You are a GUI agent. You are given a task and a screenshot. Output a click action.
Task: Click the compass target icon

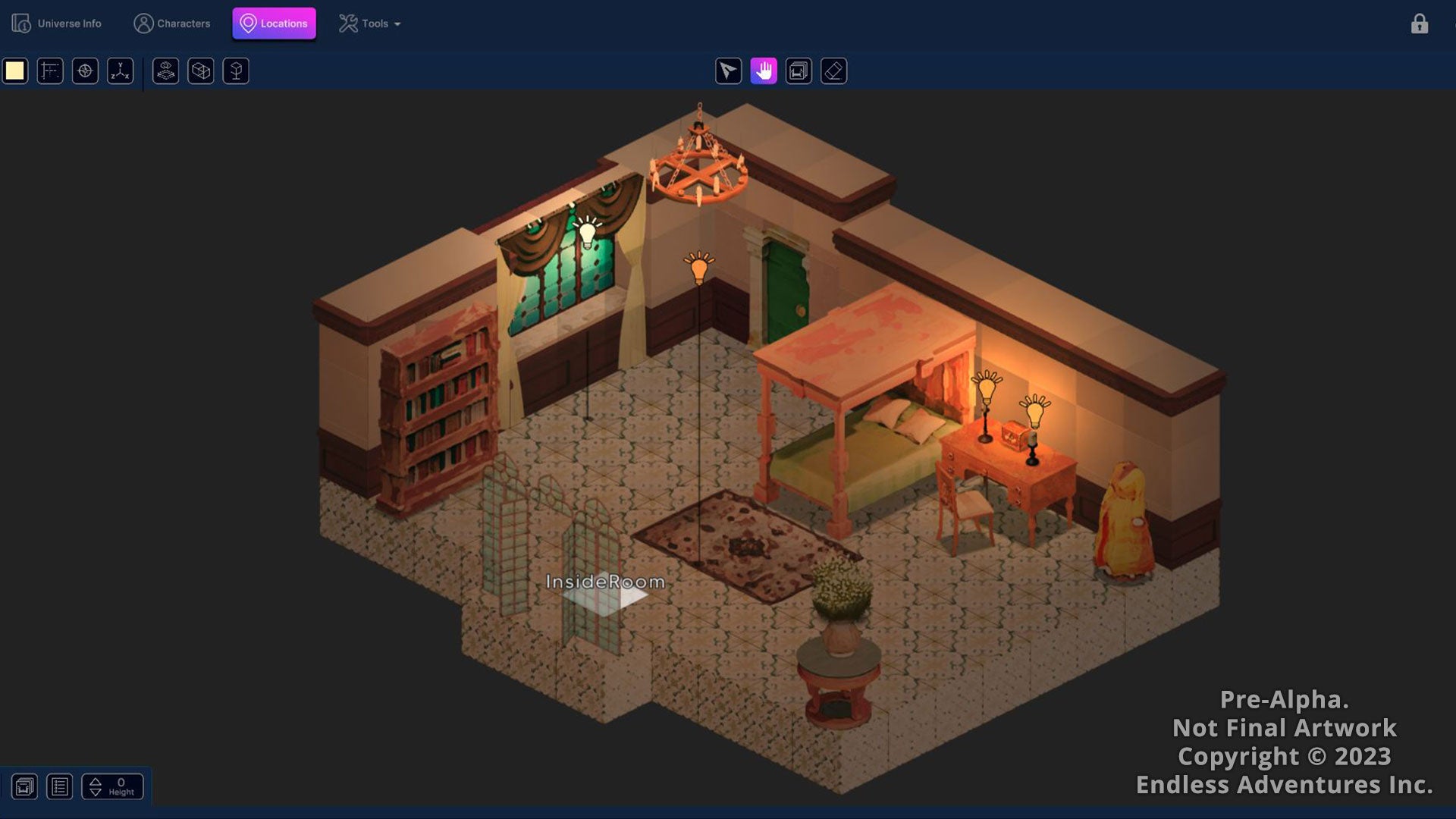coord(85,71)
